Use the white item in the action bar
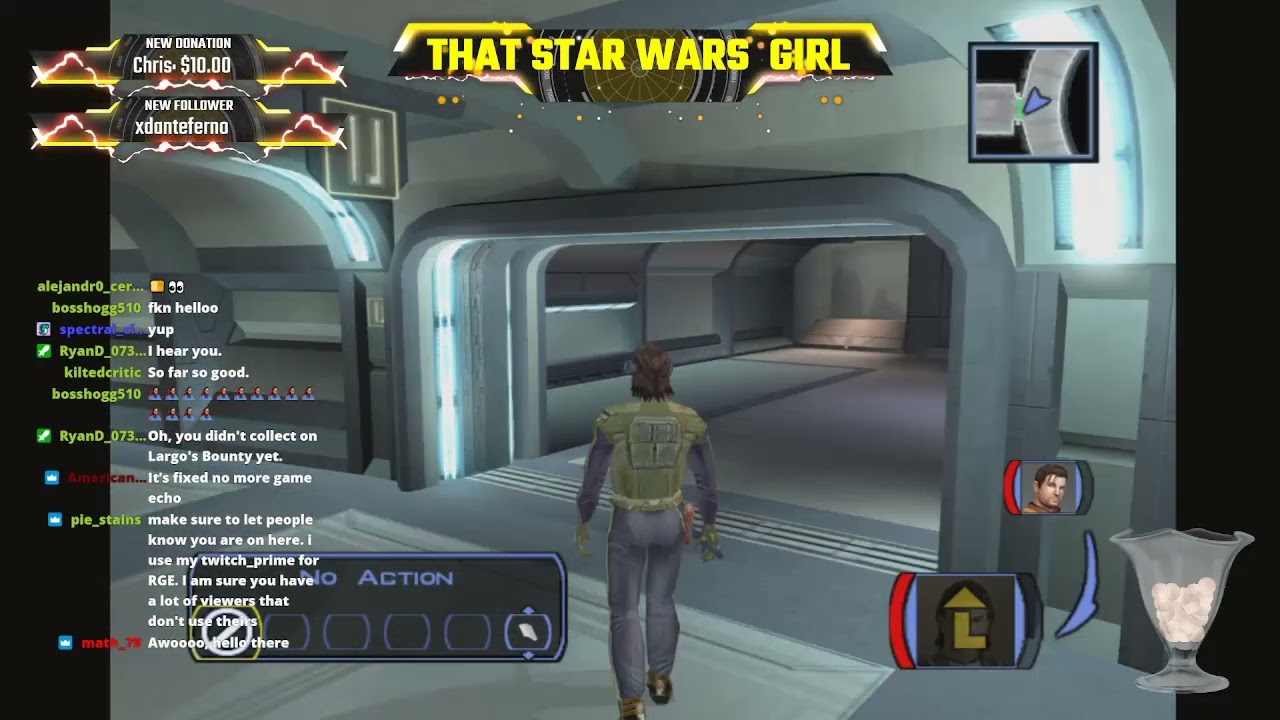Screen dimensions: 1280x720 click(x=527, y=632)
